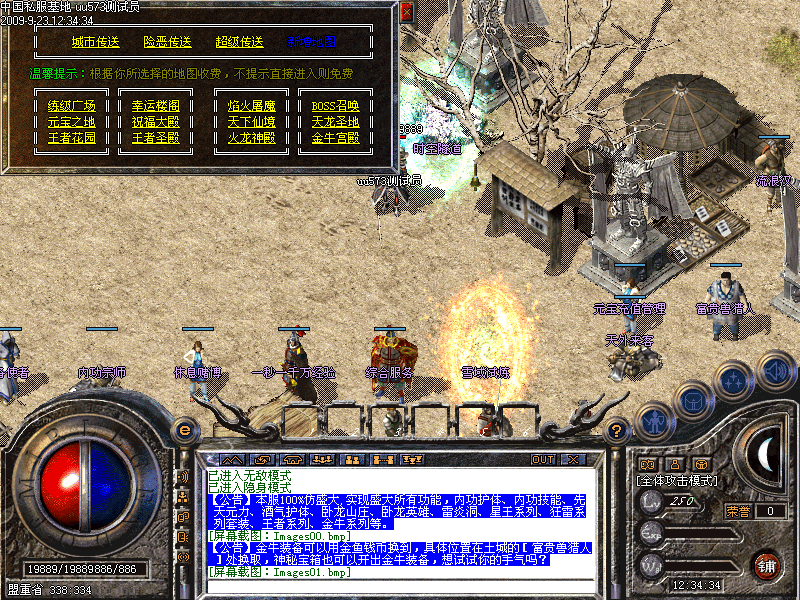Screen dimensions: 800x600
Task: Open the 城市传送 city teleport link
Action: coord(95,42)
